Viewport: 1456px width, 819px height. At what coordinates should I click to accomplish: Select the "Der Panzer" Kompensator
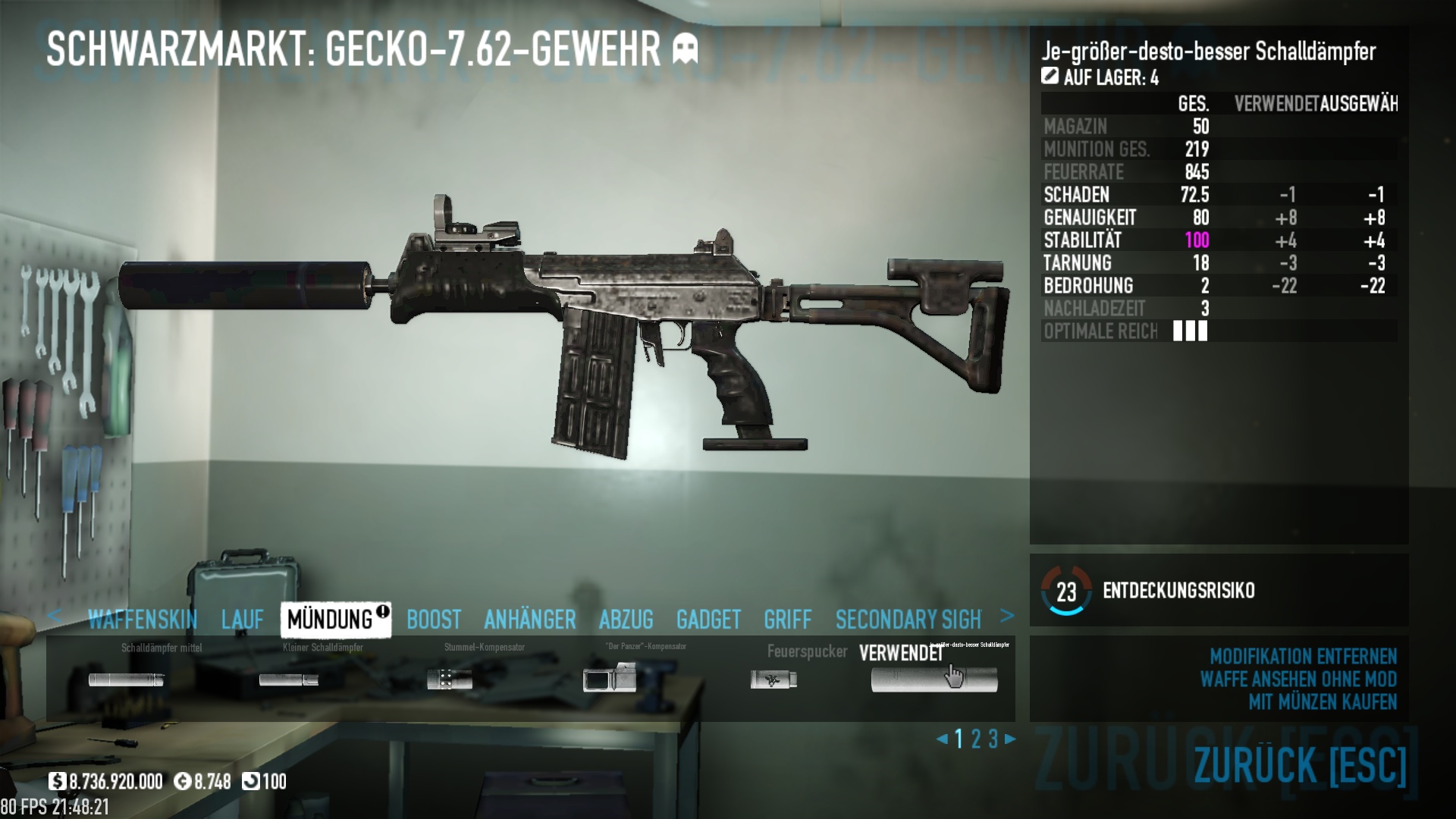click(610, 678)
